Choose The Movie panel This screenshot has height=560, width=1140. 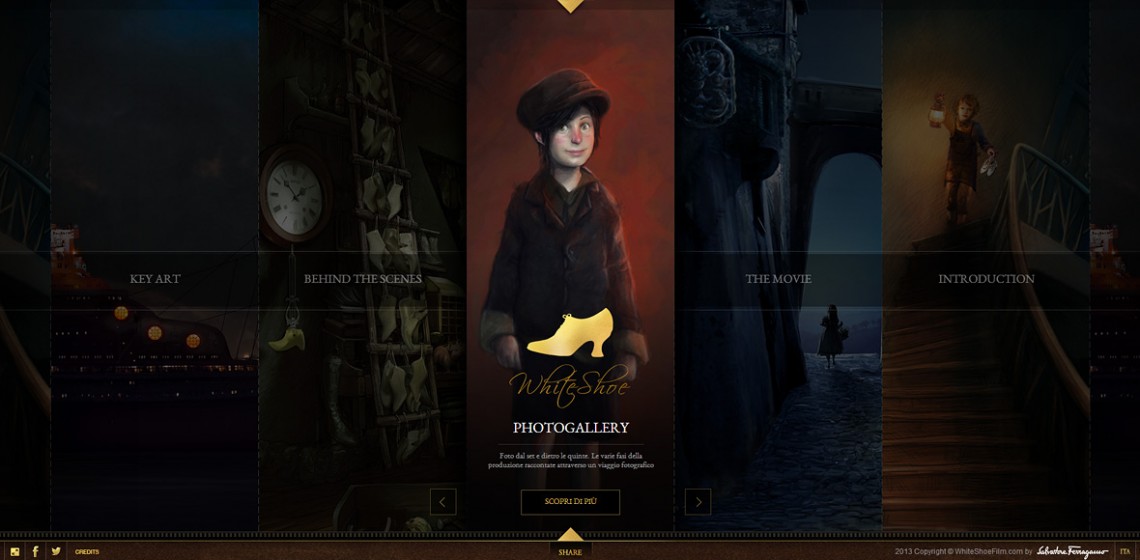click(x=778, y=279)
